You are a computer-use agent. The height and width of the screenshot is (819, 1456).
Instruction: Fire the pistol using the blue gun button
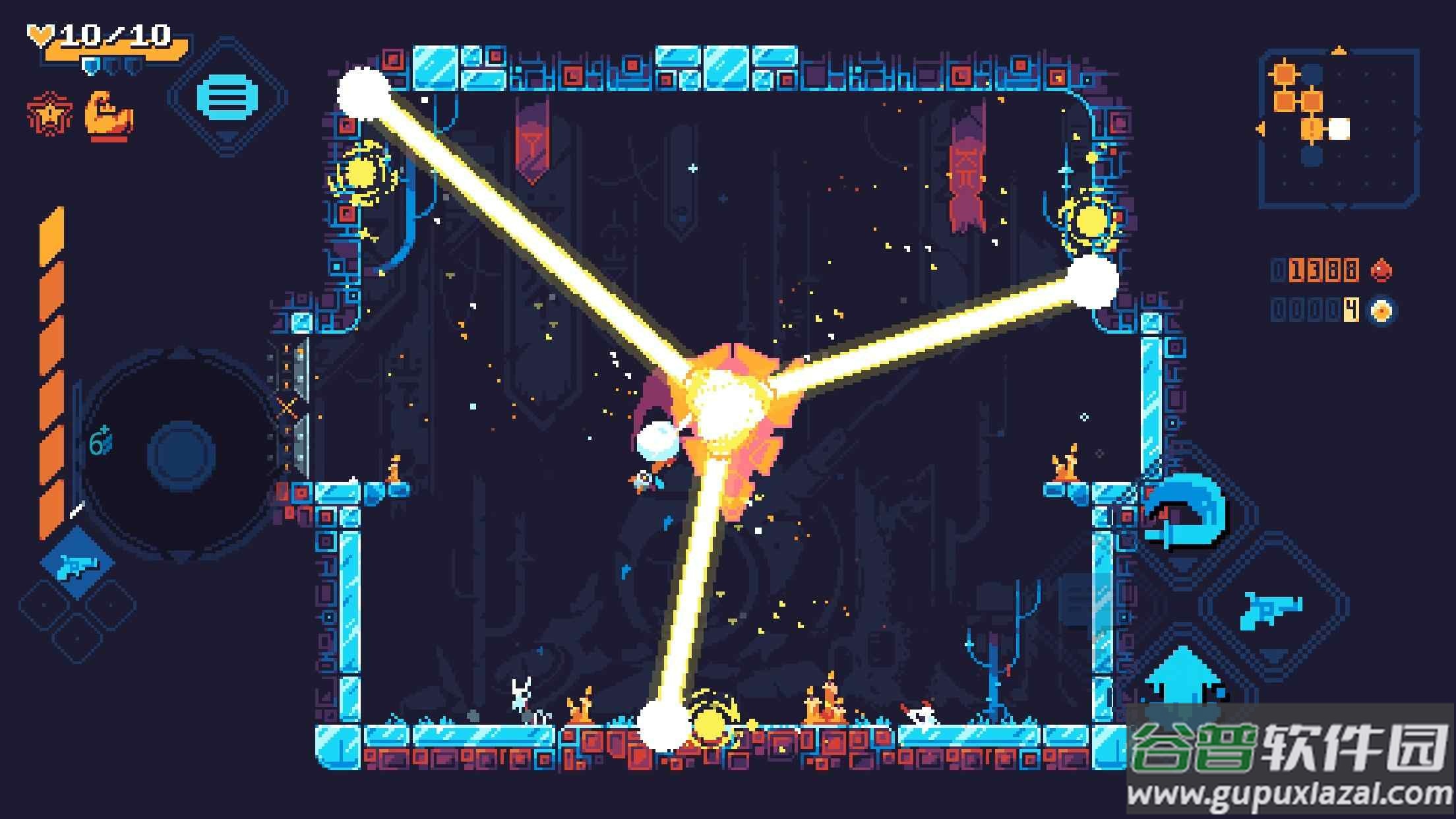point(1271,608)
